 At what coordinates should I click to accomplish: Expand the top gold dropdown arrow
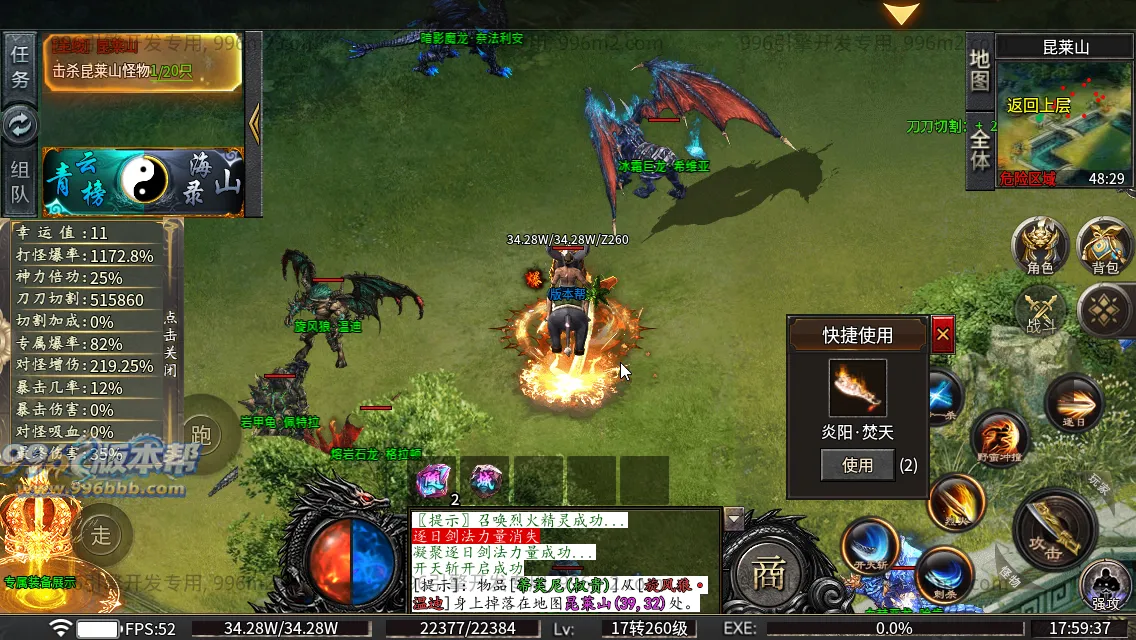[x=901, y=14]
